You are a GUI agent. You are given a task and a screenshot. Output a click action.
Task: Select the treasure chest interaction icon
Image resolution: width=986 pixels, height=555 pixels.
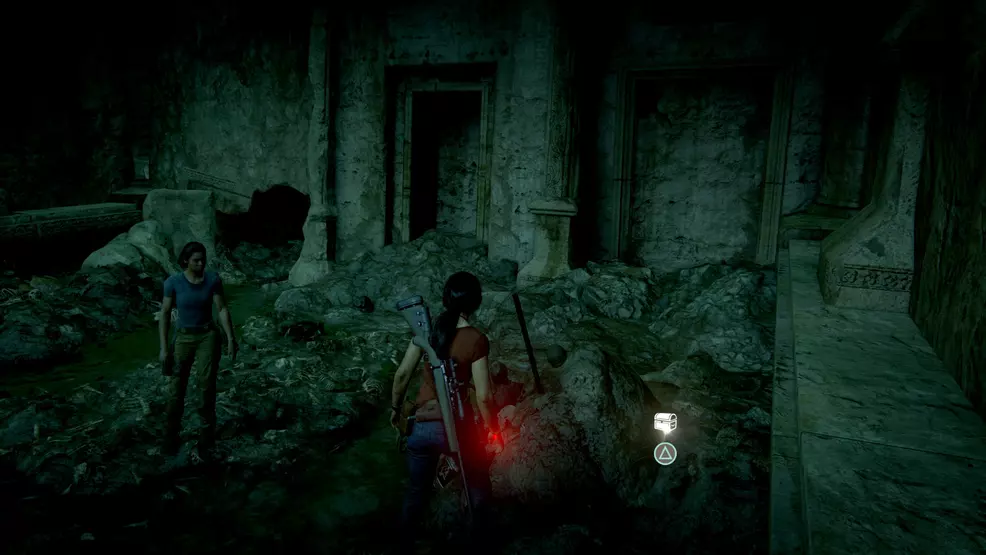(x=665, y=423)
